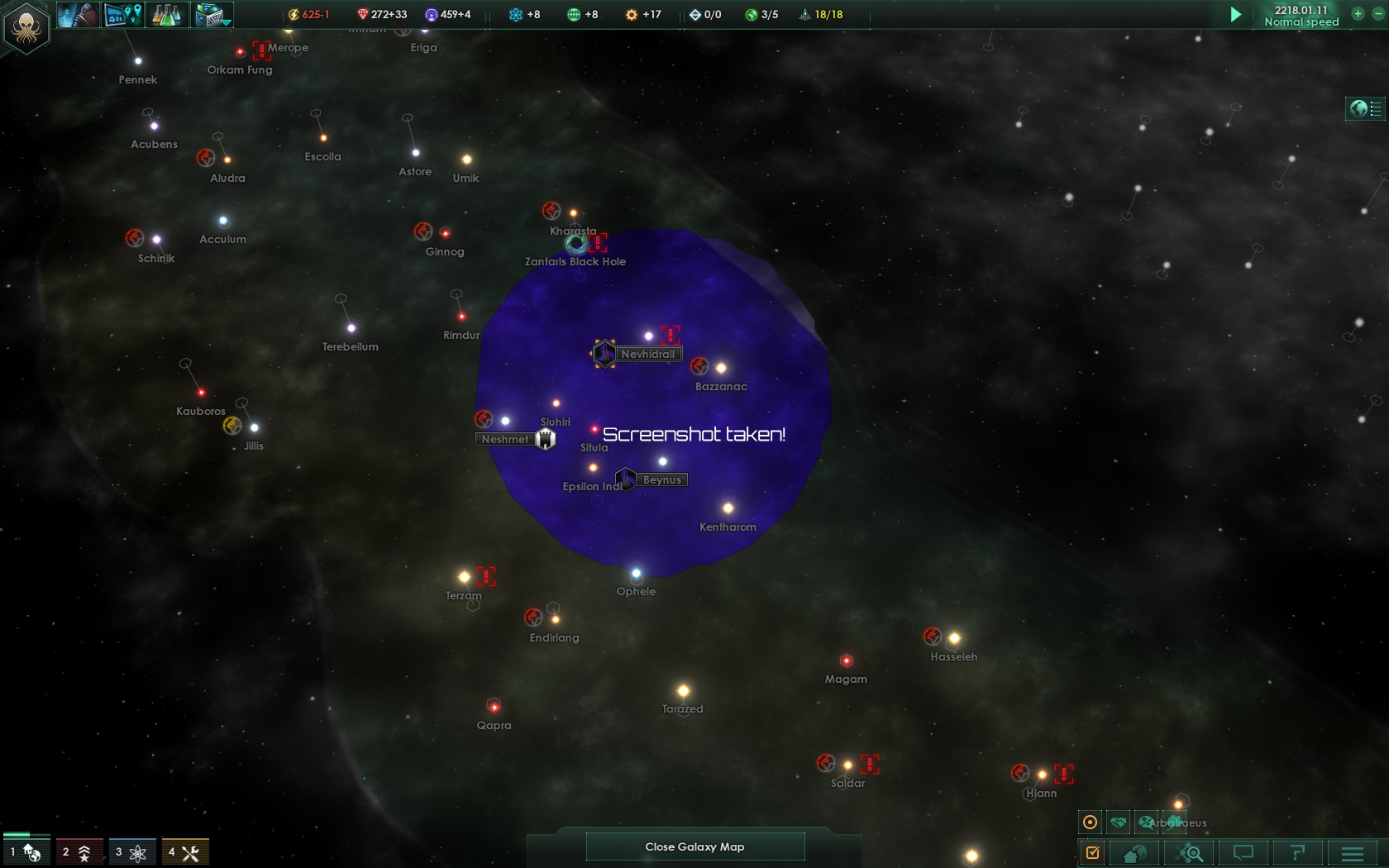
Task: Open the chat speech bubble button
Action: click(x=1243, y=852)
